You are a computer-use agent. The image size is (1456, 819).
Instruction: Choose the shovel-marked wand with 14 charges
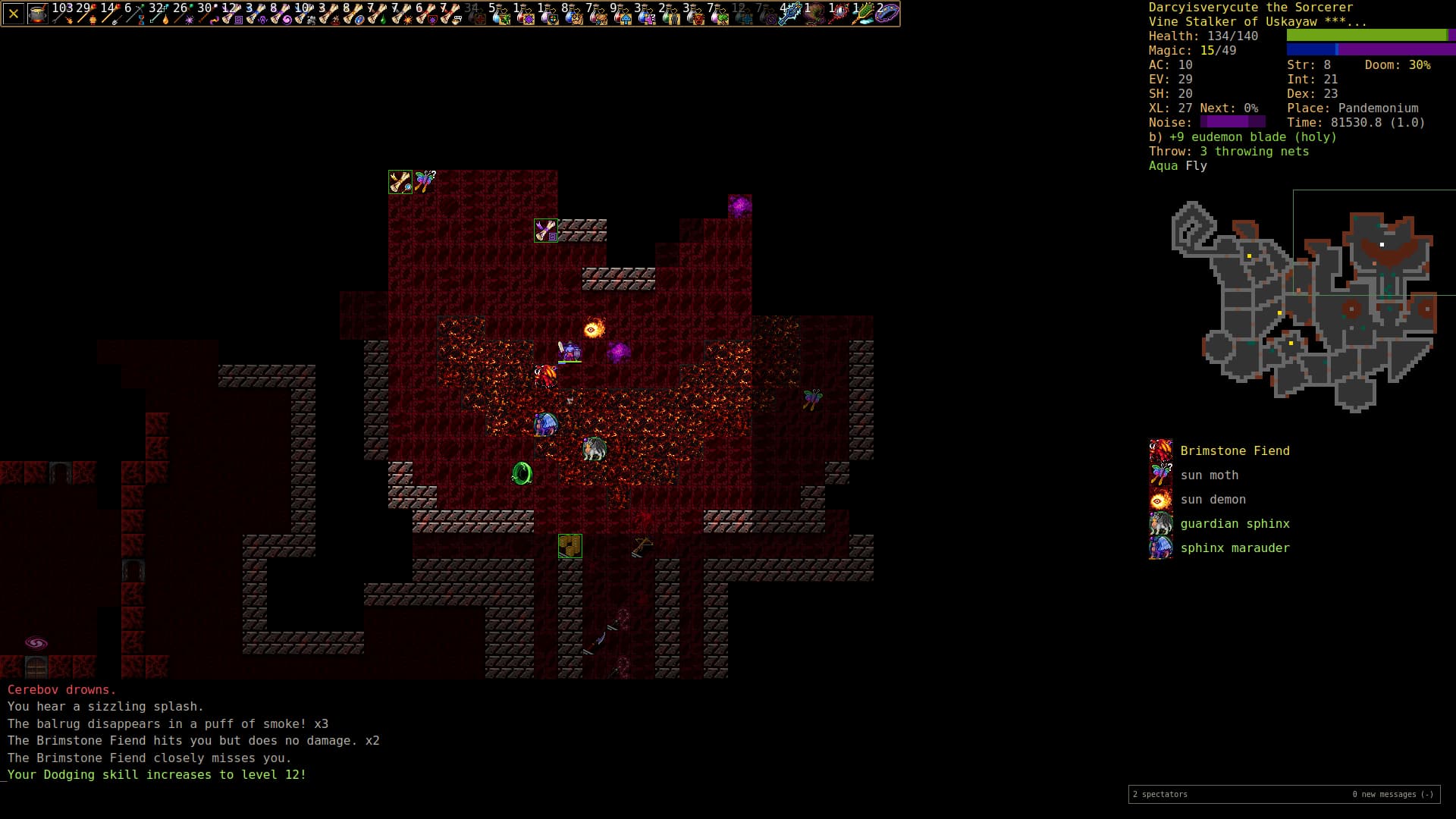(111, 14)
